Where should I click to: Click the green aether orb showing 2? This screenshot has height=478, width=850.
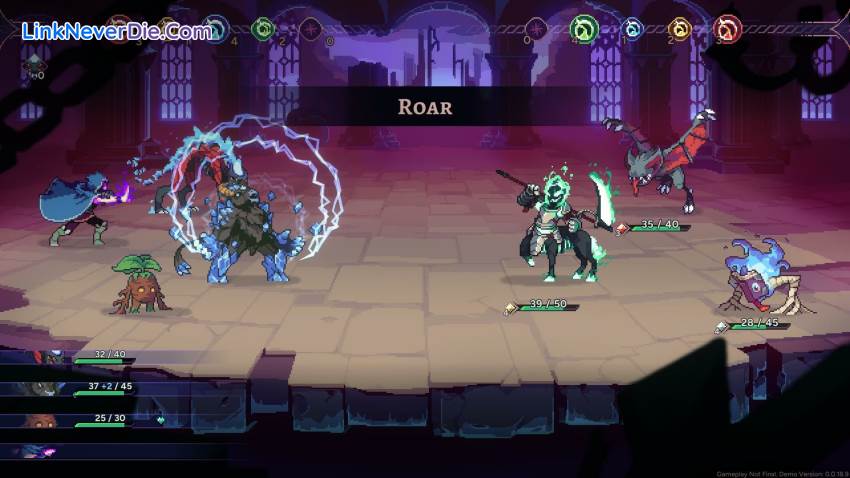click(x=262, y=28)
